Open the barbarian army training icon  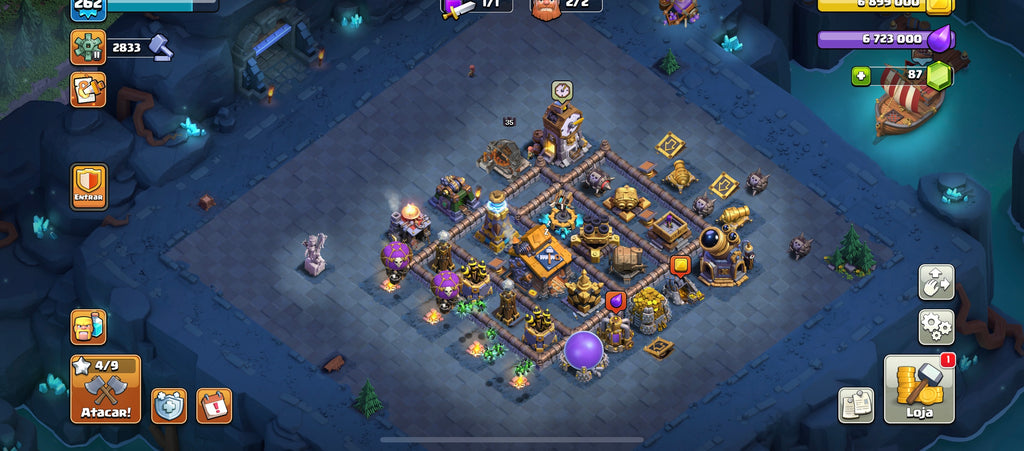[x=88, y=327]
